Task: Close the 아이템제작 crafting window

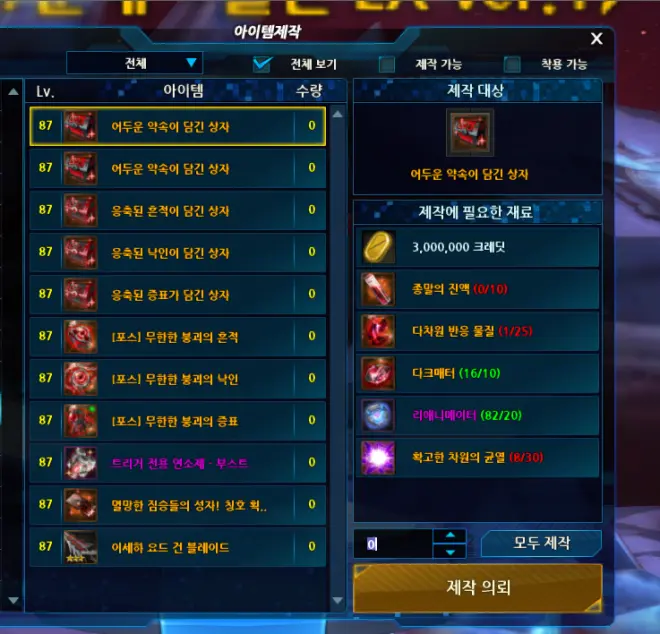Action: click(x=596, y=39)
